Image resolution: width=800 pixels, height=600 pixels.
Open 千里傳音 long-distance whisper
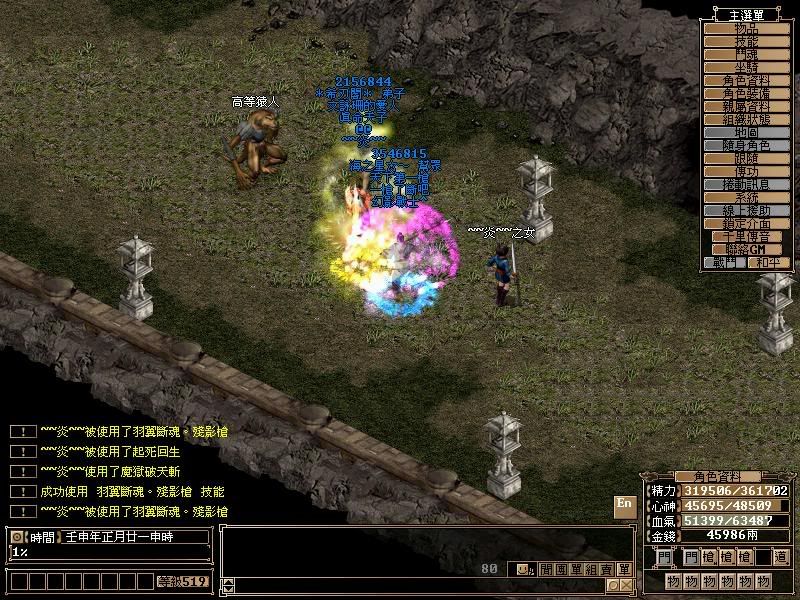coord(747,236)
